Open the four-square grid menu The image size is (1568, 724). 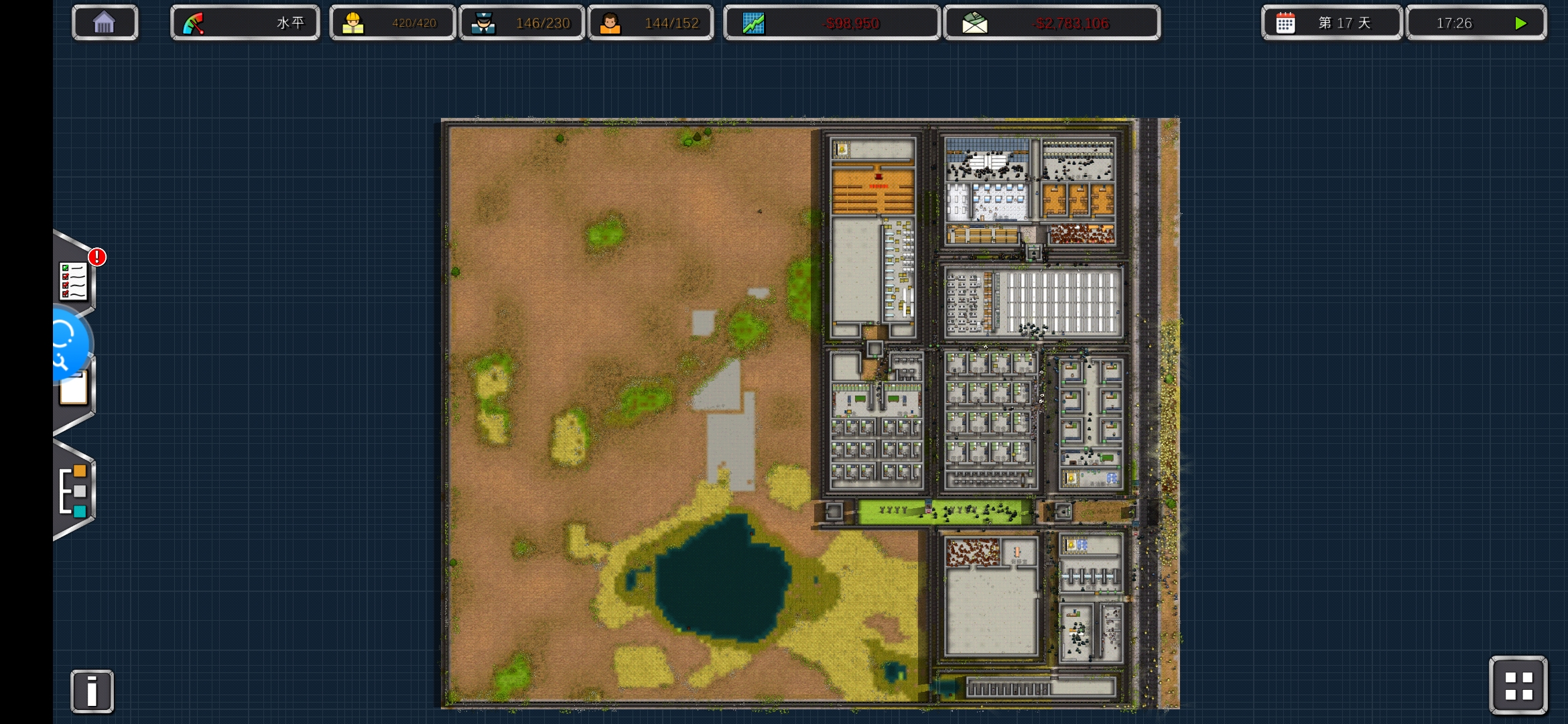tap(1518, 686)
